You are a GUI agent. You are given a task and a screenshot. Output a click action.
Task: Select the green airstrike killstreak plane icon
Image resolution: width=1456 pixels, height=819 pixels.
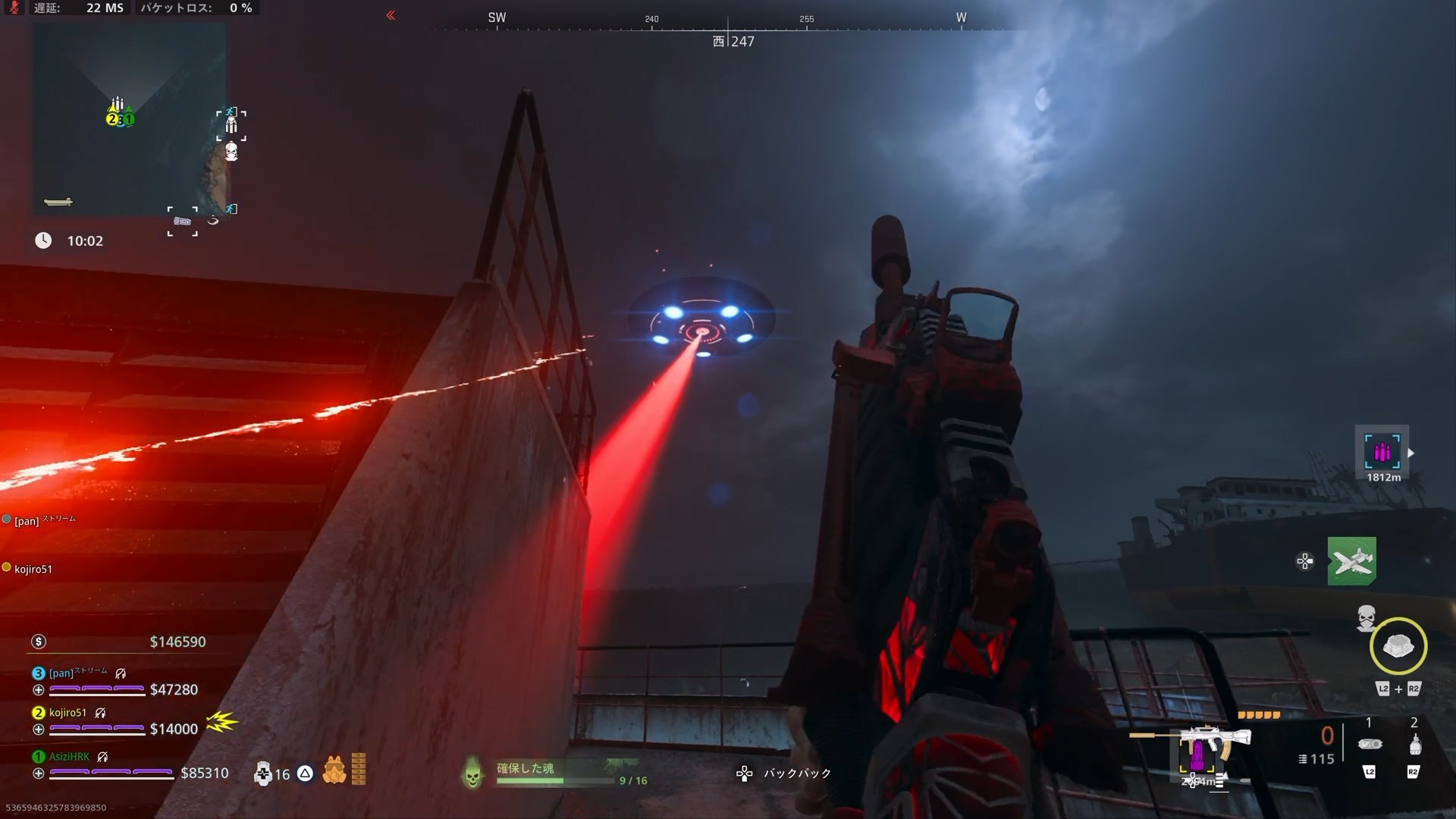tap(1353, 561)
